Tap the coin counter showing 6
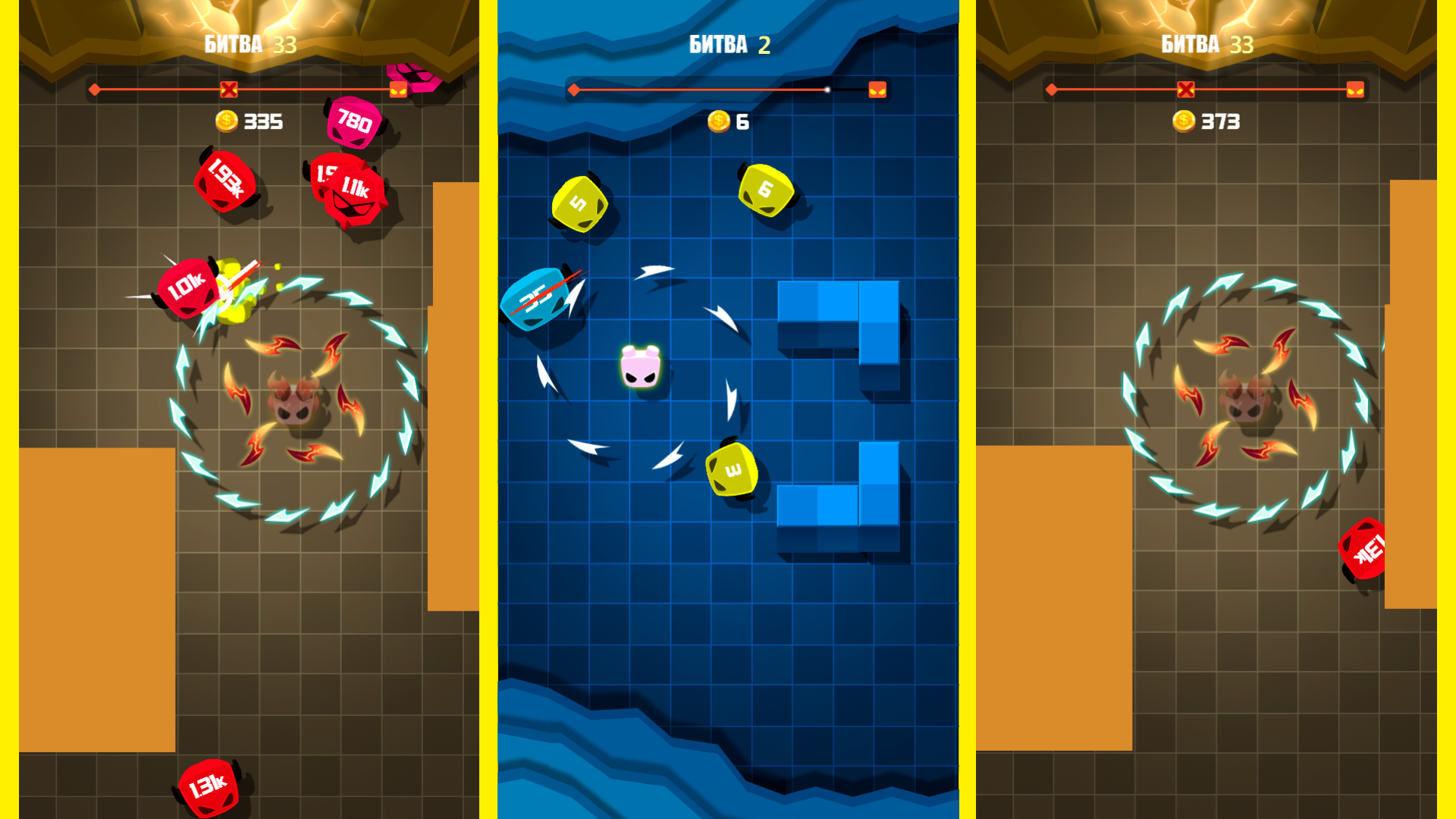Image resolution: width=1456 pixels, height=819 pixels. coord(728,120)
